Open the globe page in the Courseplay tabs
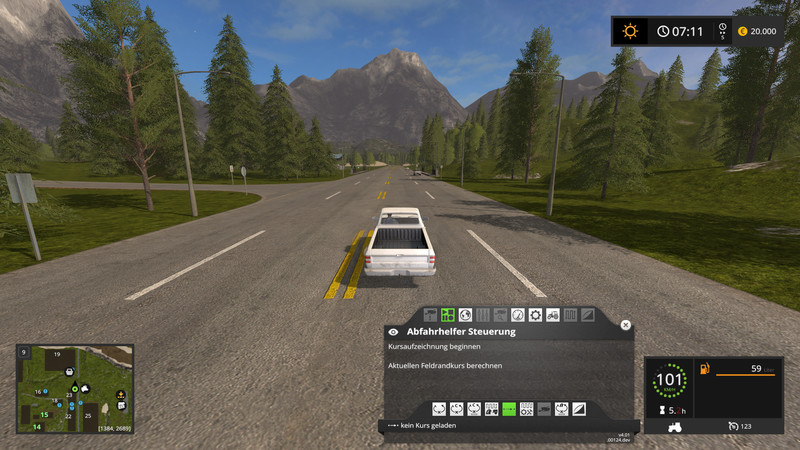The image size is (800, 450). pos(465,314)
